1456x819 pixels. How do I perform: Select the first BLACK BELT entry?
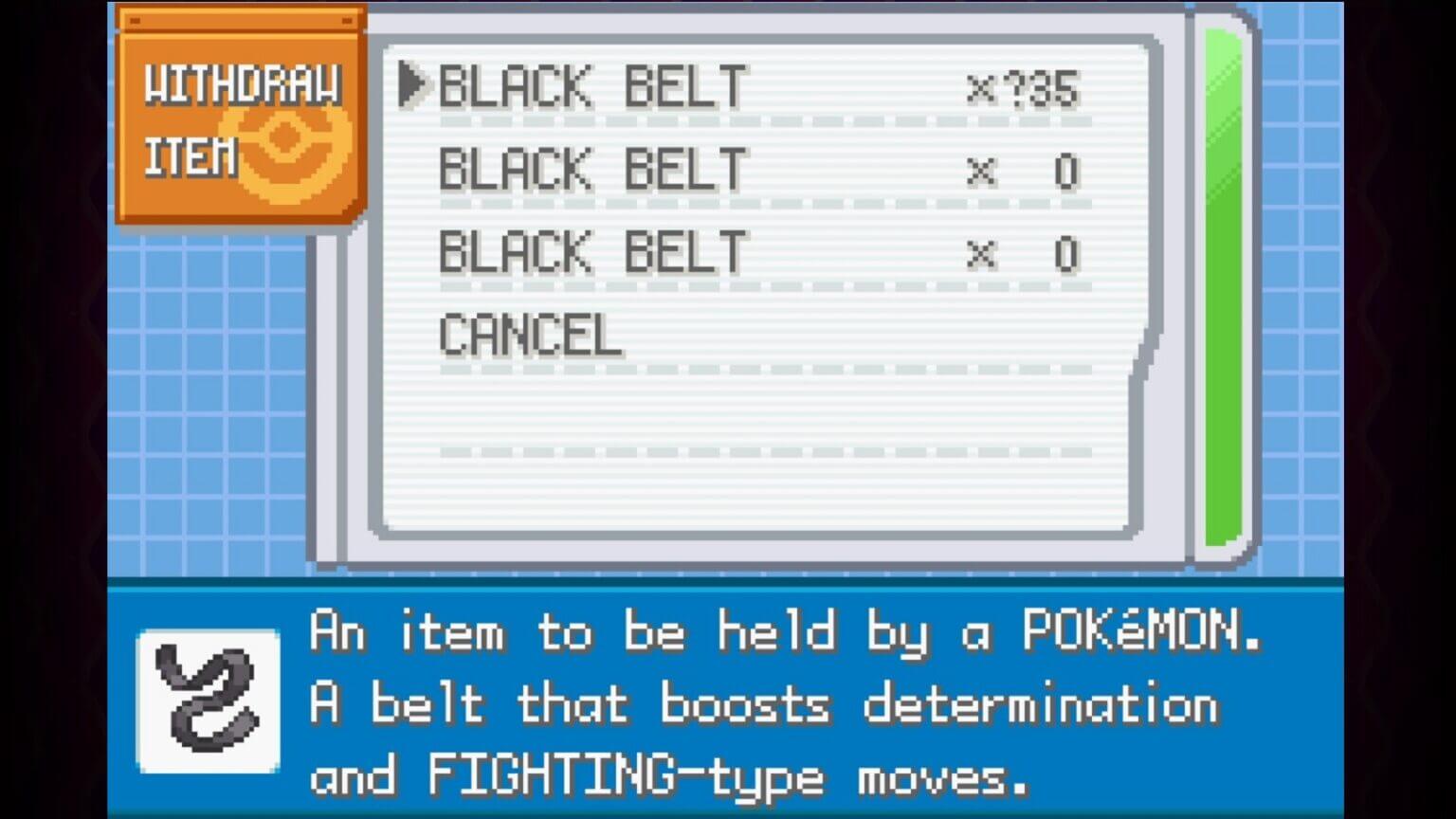click(592, 88)
